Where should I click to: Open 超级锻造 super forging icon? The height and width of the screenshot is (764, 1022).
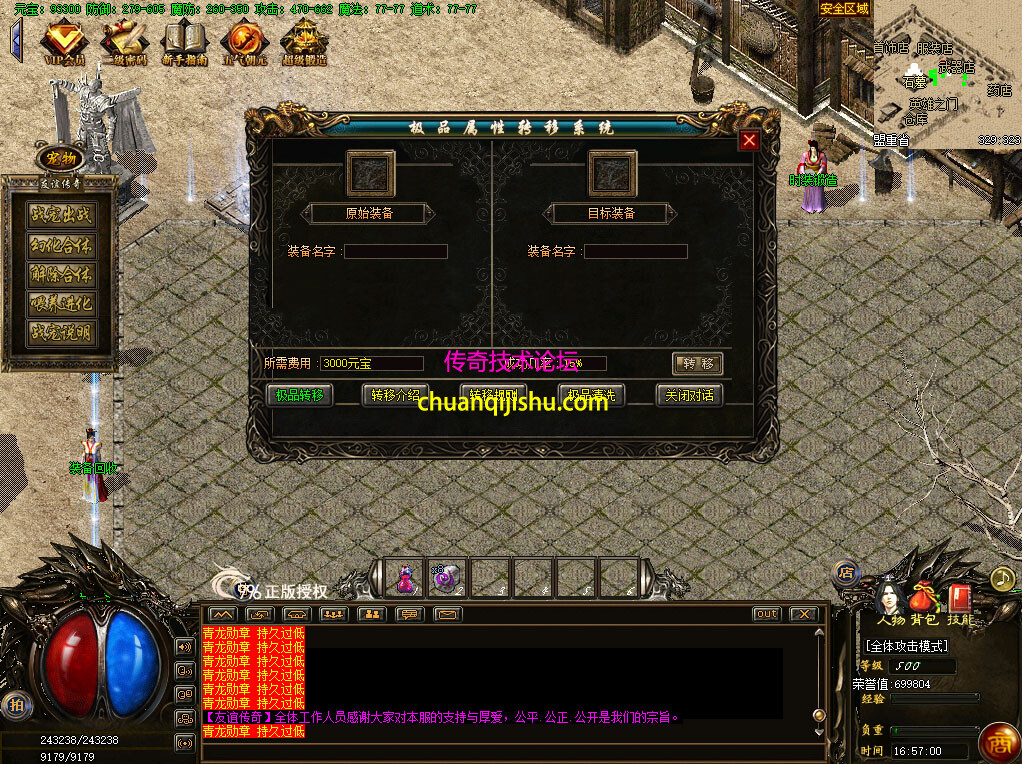coord(304,41)
